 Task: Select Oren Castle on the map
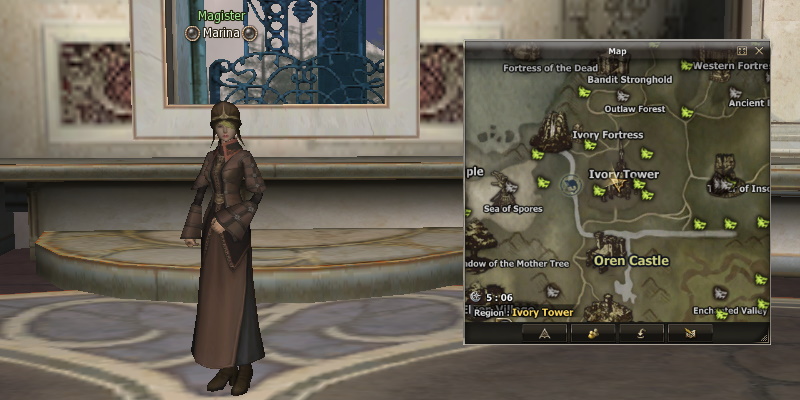630,260
